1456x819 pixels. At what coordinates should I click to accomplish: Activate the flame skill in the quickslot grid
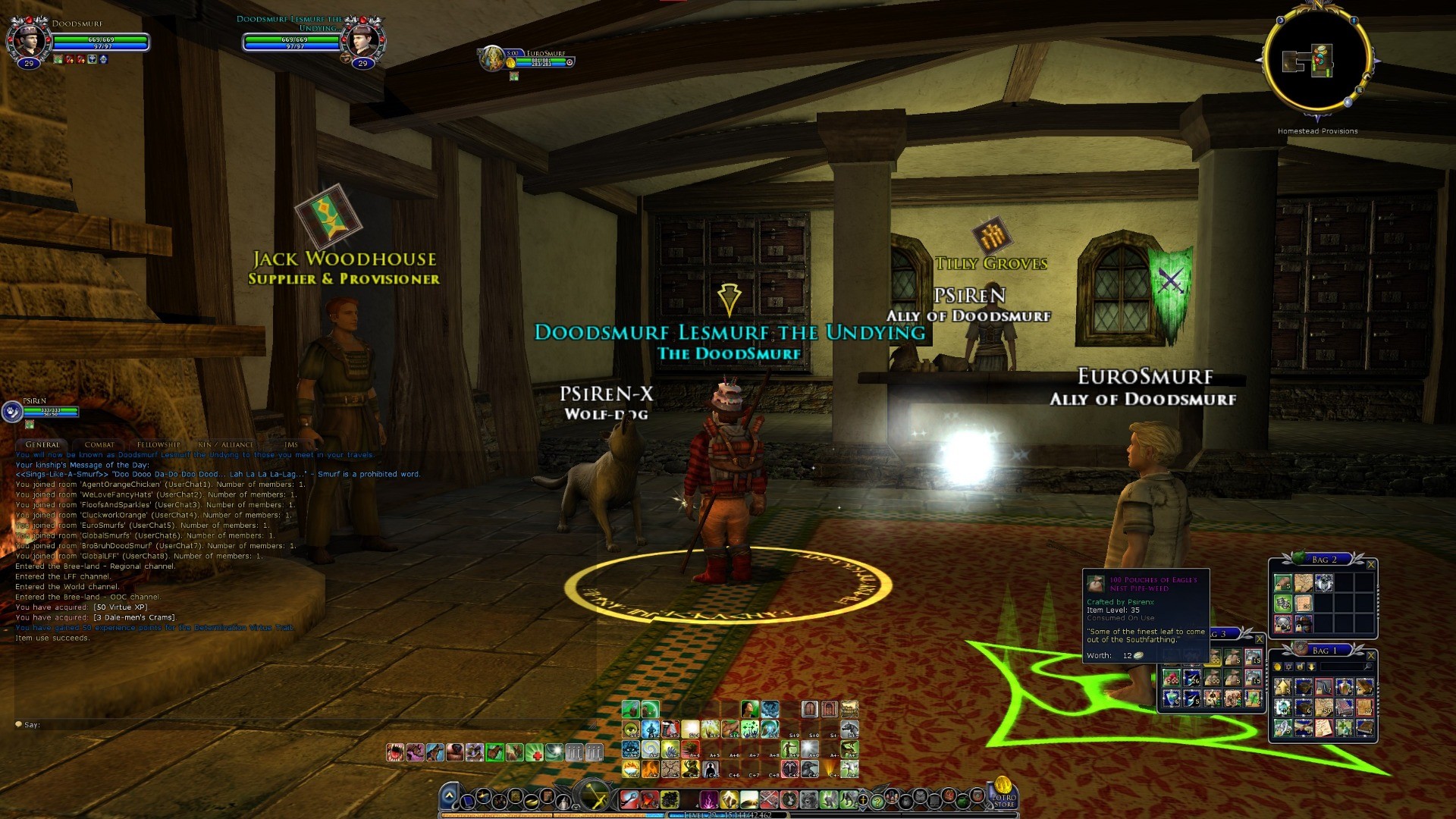pyautogui.click(x=651, y=769)
